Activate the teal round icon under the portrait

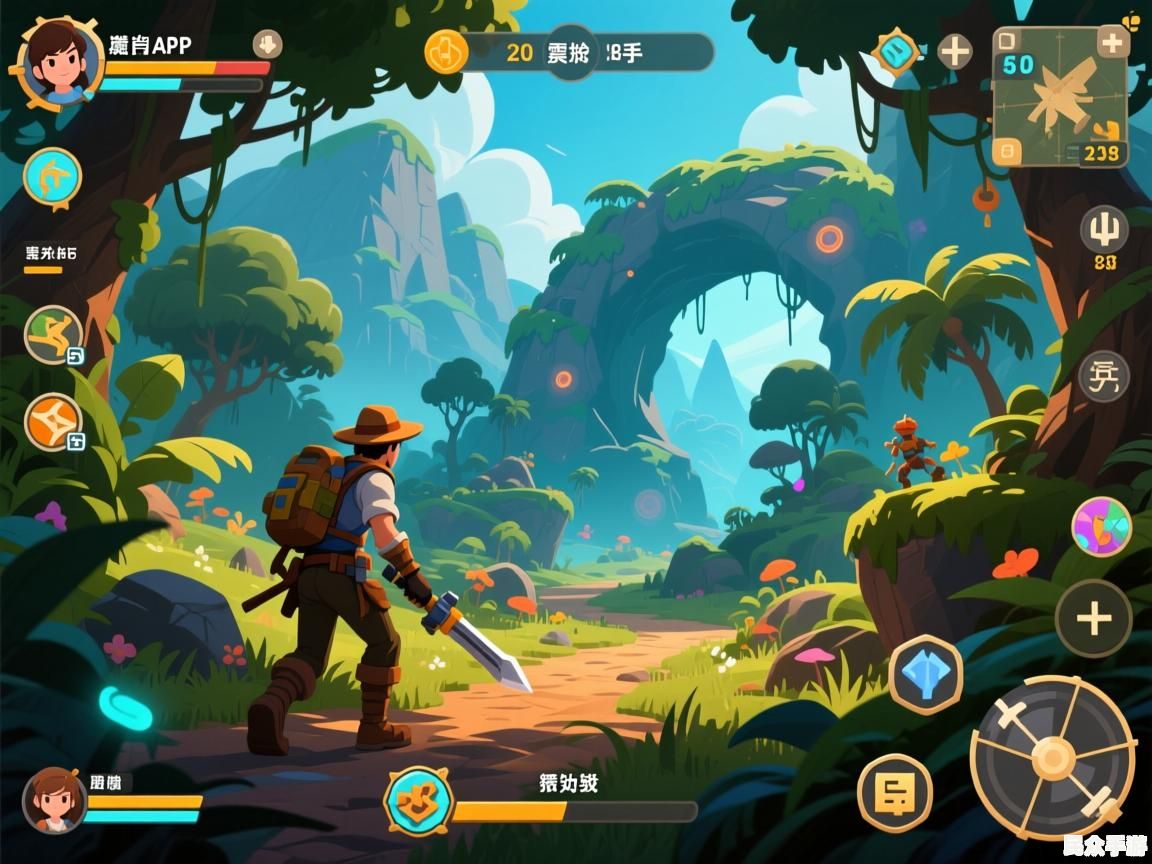coord(52,178)
